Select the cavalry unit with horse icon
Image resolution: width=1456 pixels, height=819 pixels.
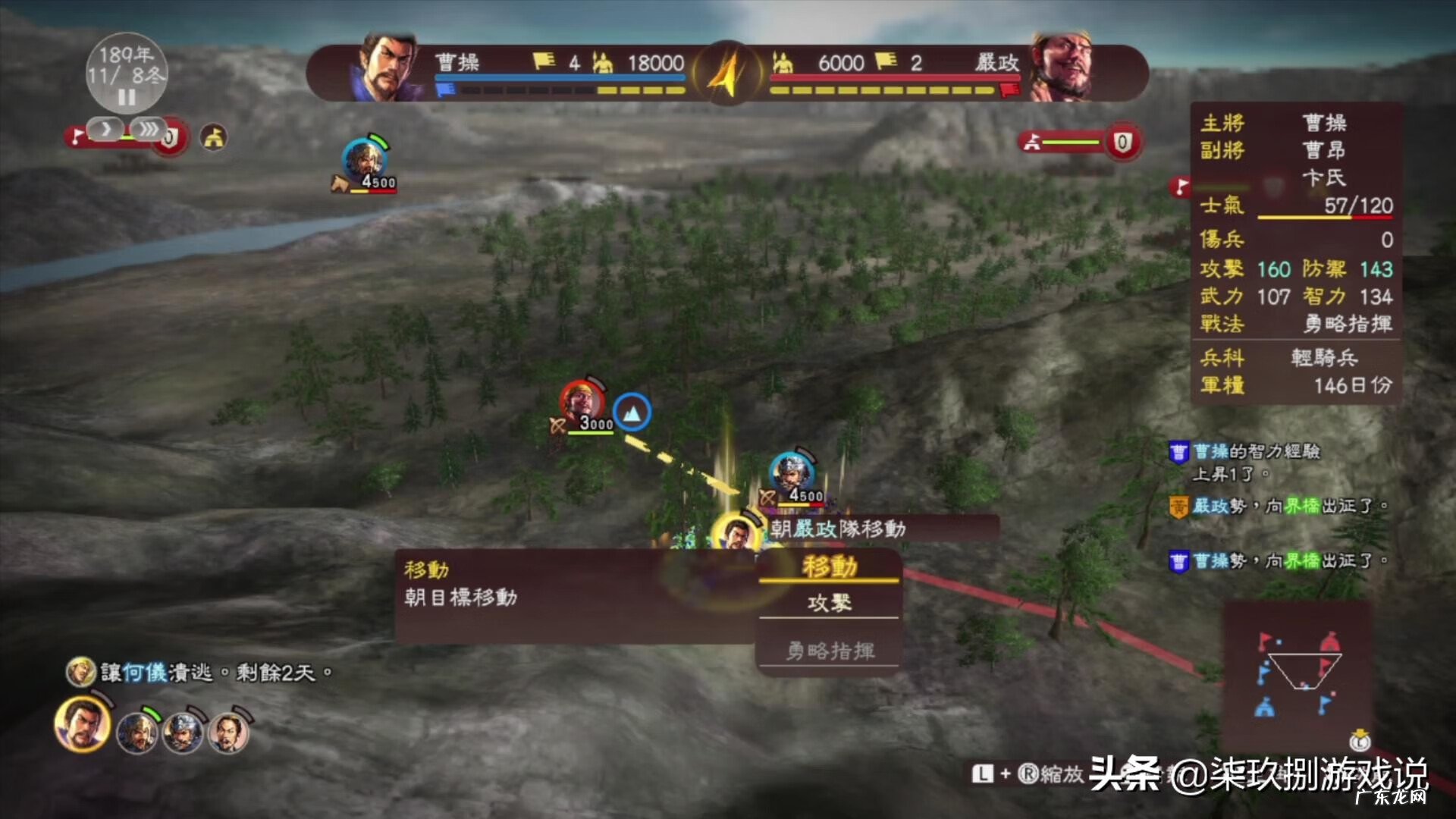[x=365, y=162]
